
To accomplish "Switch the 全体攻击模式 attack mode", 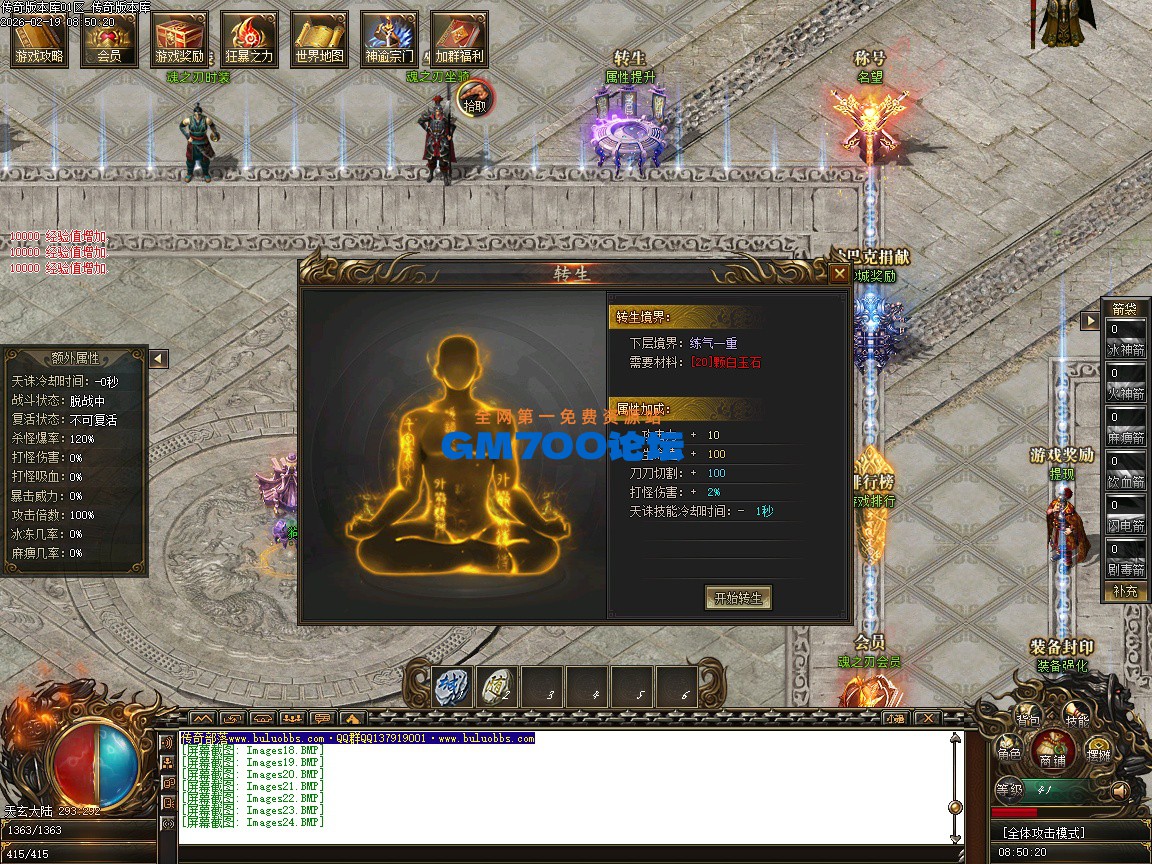I will click(x=1042, y=832).
